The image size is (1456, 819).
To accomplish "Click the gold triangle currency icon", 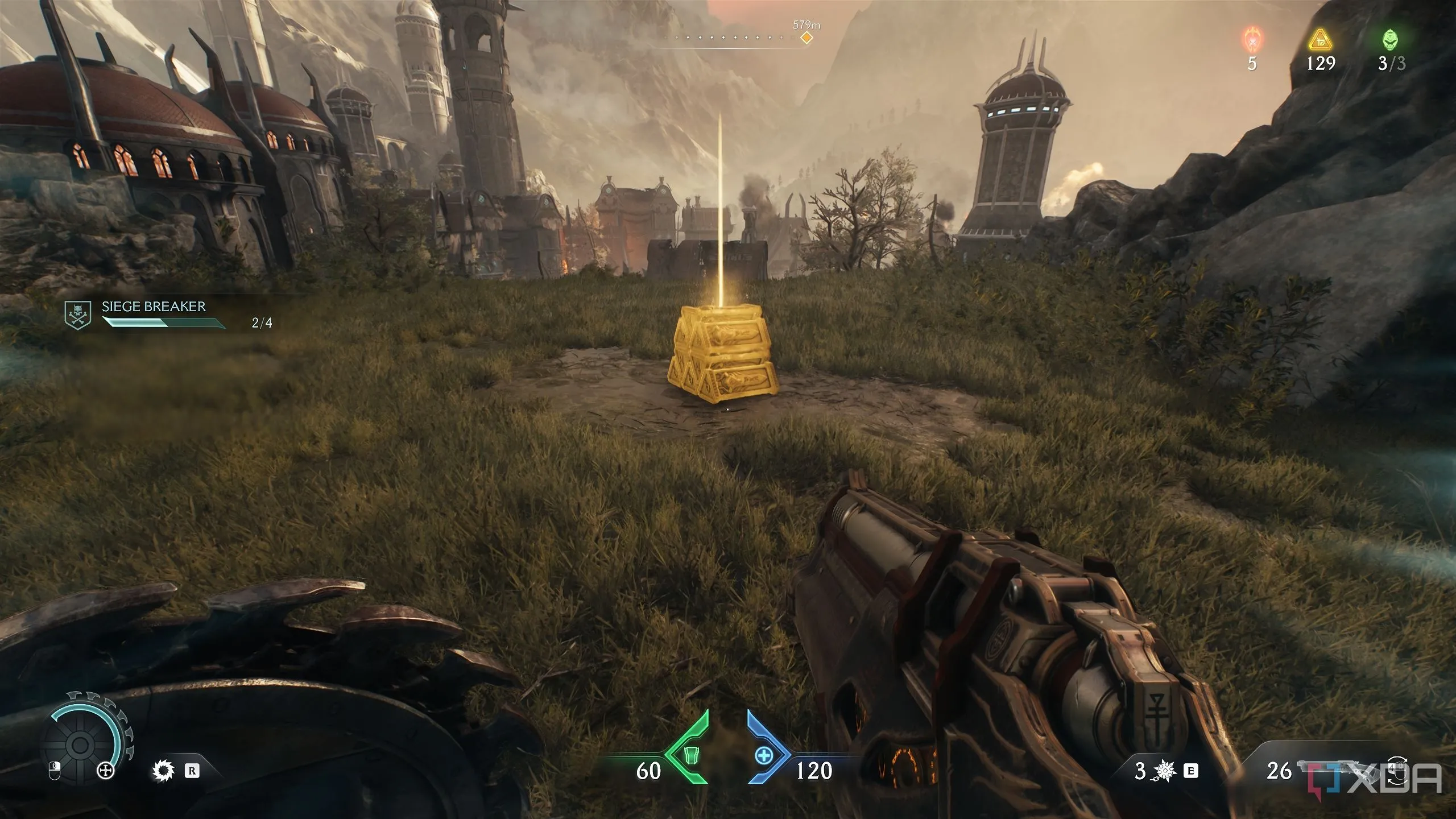I will [x=1321, y=41].
